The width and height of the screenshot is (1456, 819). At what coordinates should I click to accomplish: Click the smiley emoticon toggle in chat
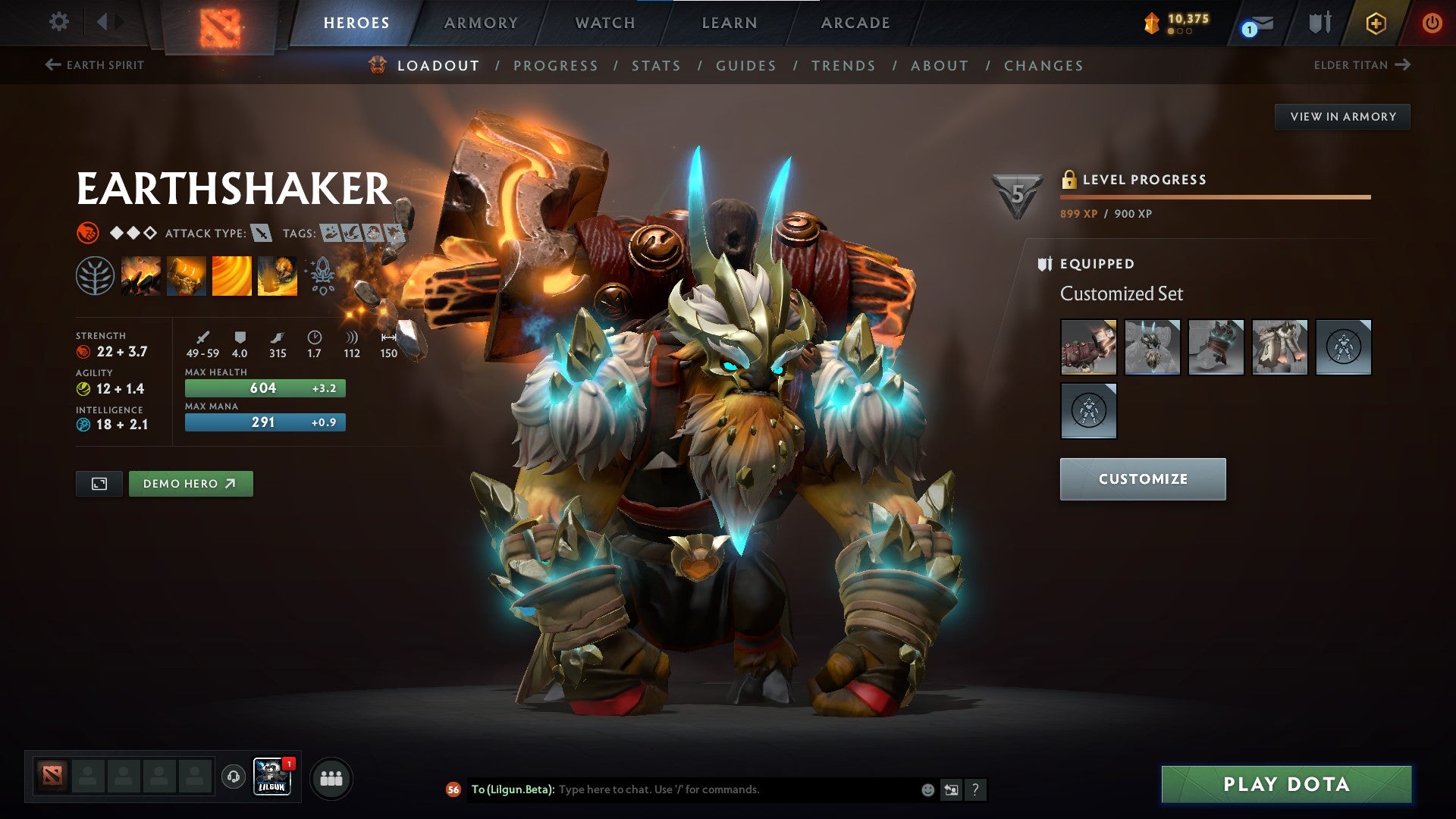point(927,789)
